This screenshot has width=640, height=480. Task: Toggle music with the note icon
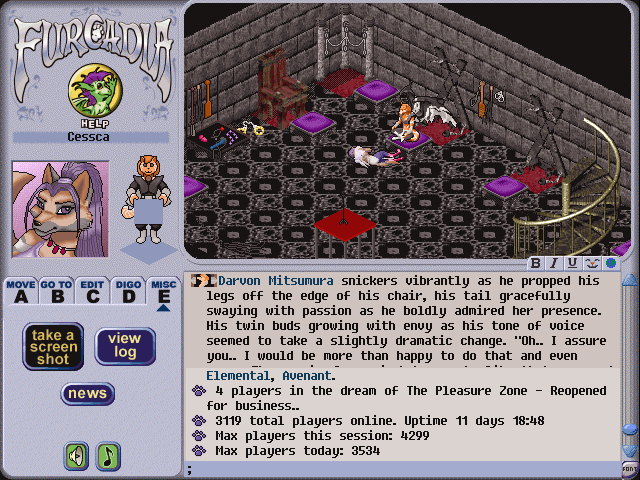coord(107,456)
